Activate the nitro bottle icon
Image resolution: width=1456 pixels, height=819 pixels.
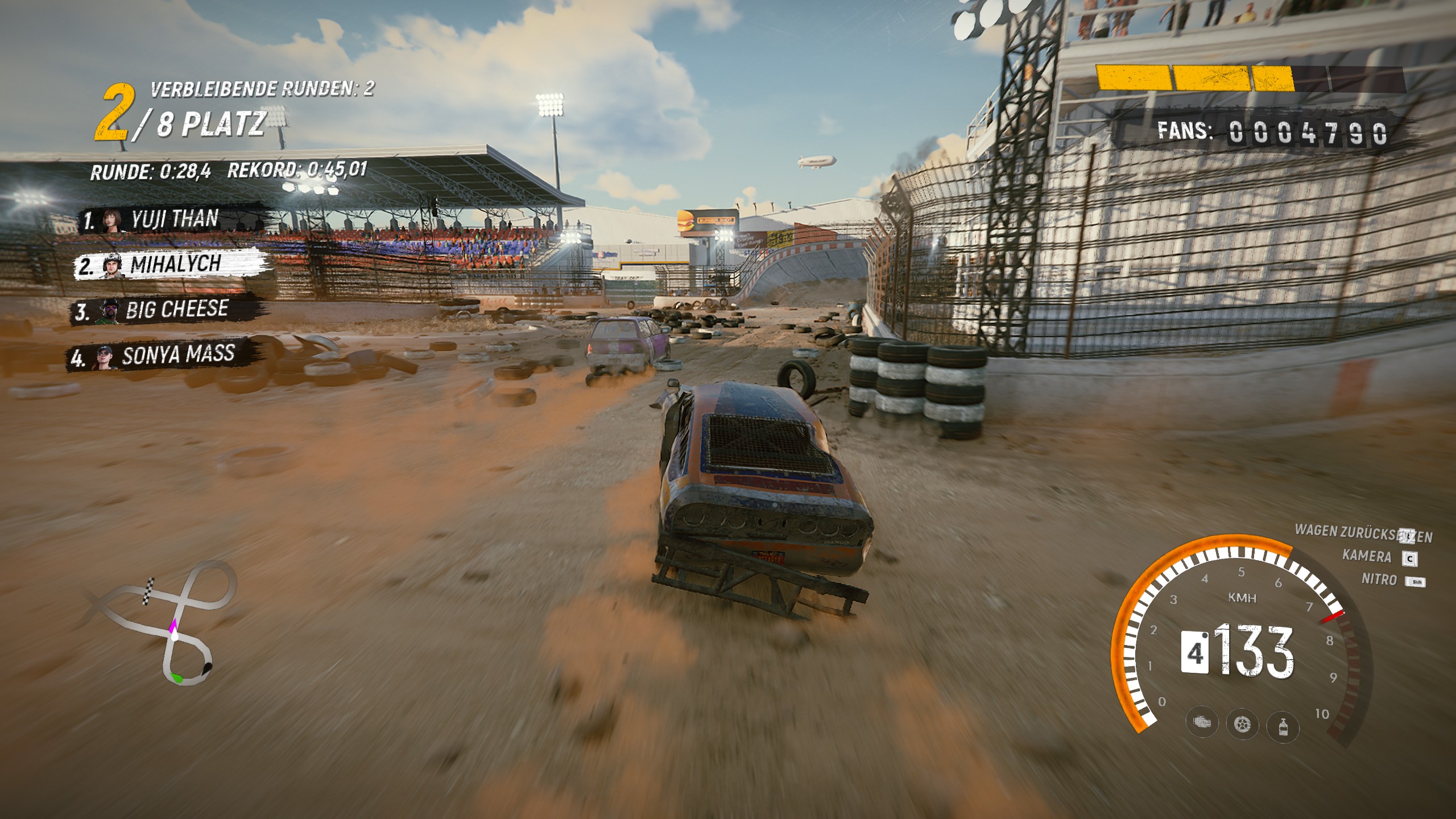click(1283, 726)
